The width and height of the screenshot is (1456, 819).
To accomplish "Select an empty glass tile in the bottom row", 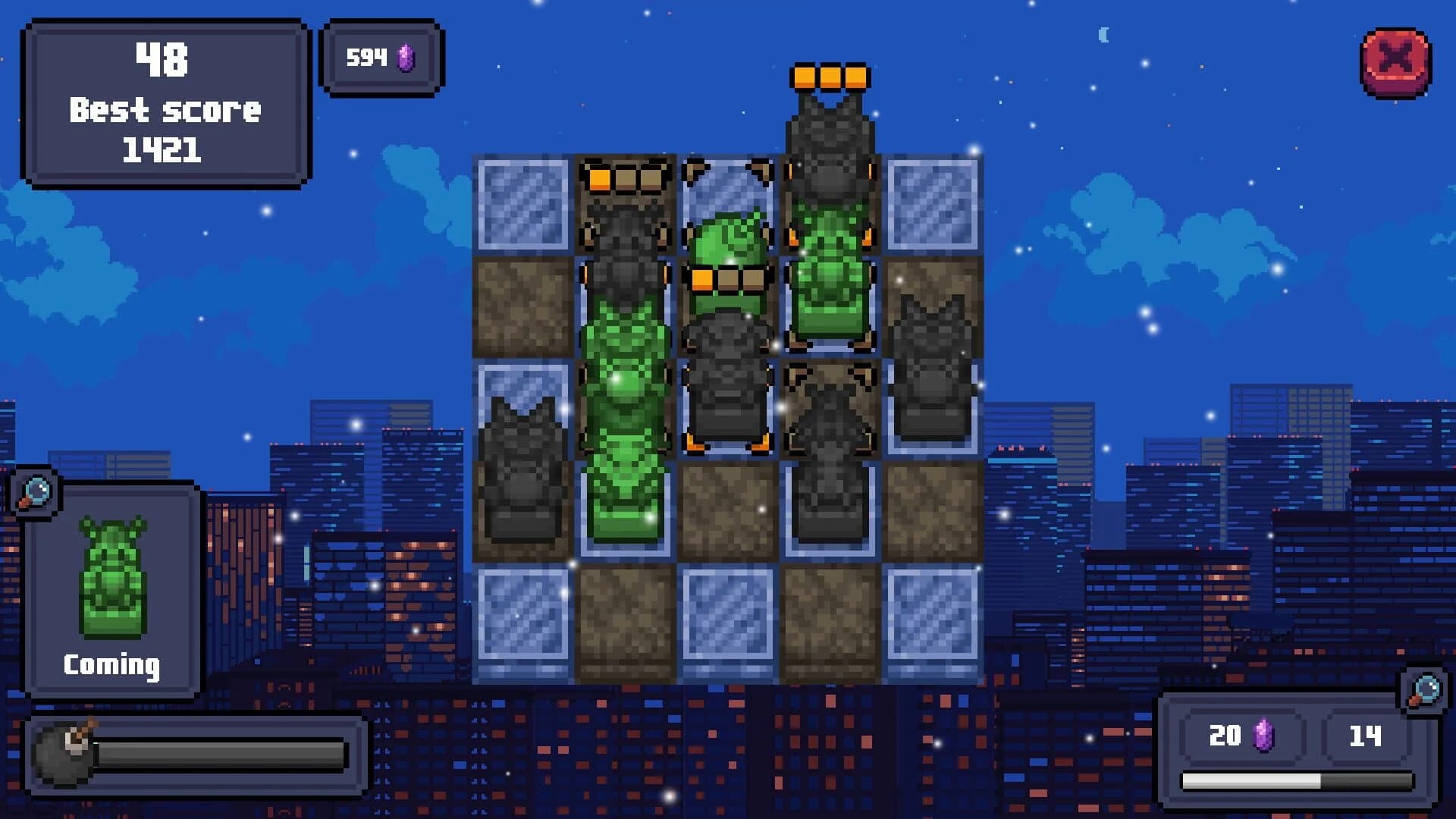I will (x=523, y=622).
